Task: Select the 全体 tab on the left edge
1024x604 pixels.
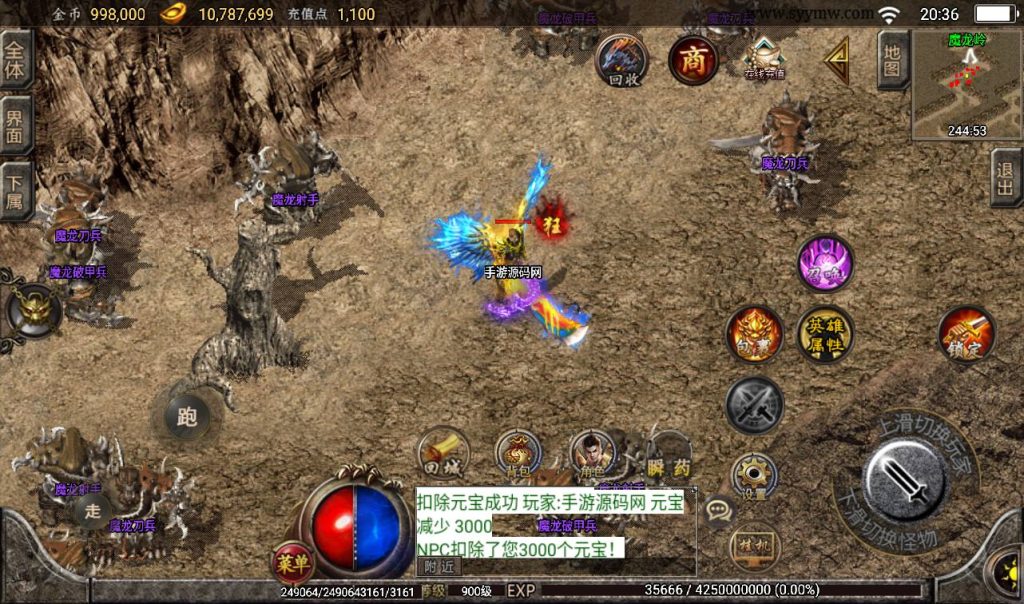Action: click(15, 59)
